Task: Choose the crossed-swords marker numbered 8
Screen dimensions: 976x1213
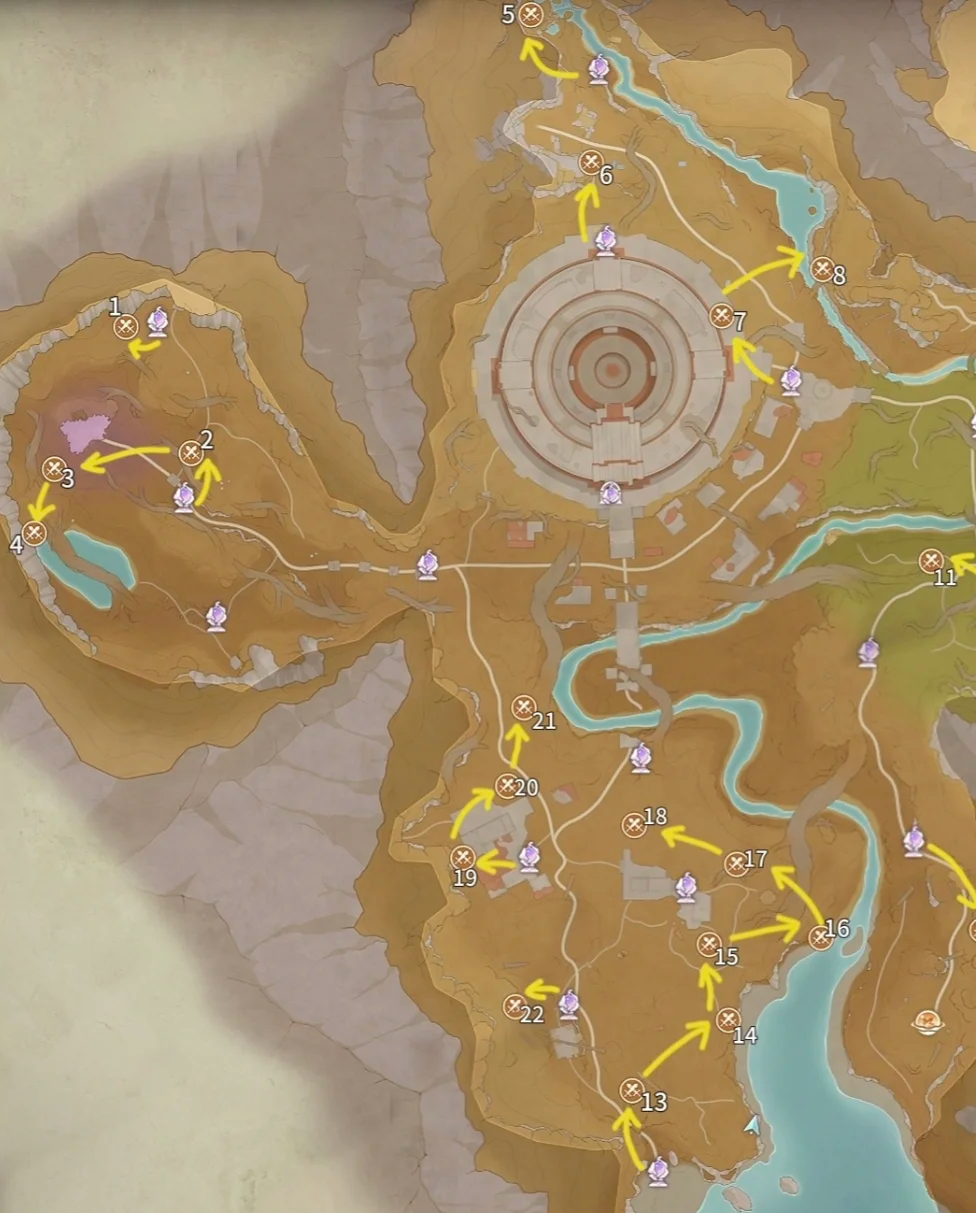Action: point(822,268)
